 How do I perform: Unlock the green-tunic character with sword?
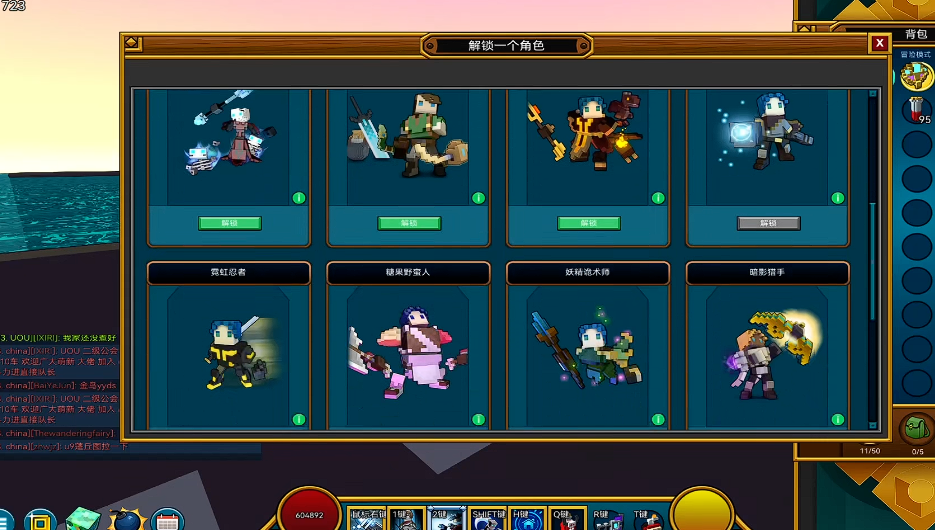[x=409, y=223]
